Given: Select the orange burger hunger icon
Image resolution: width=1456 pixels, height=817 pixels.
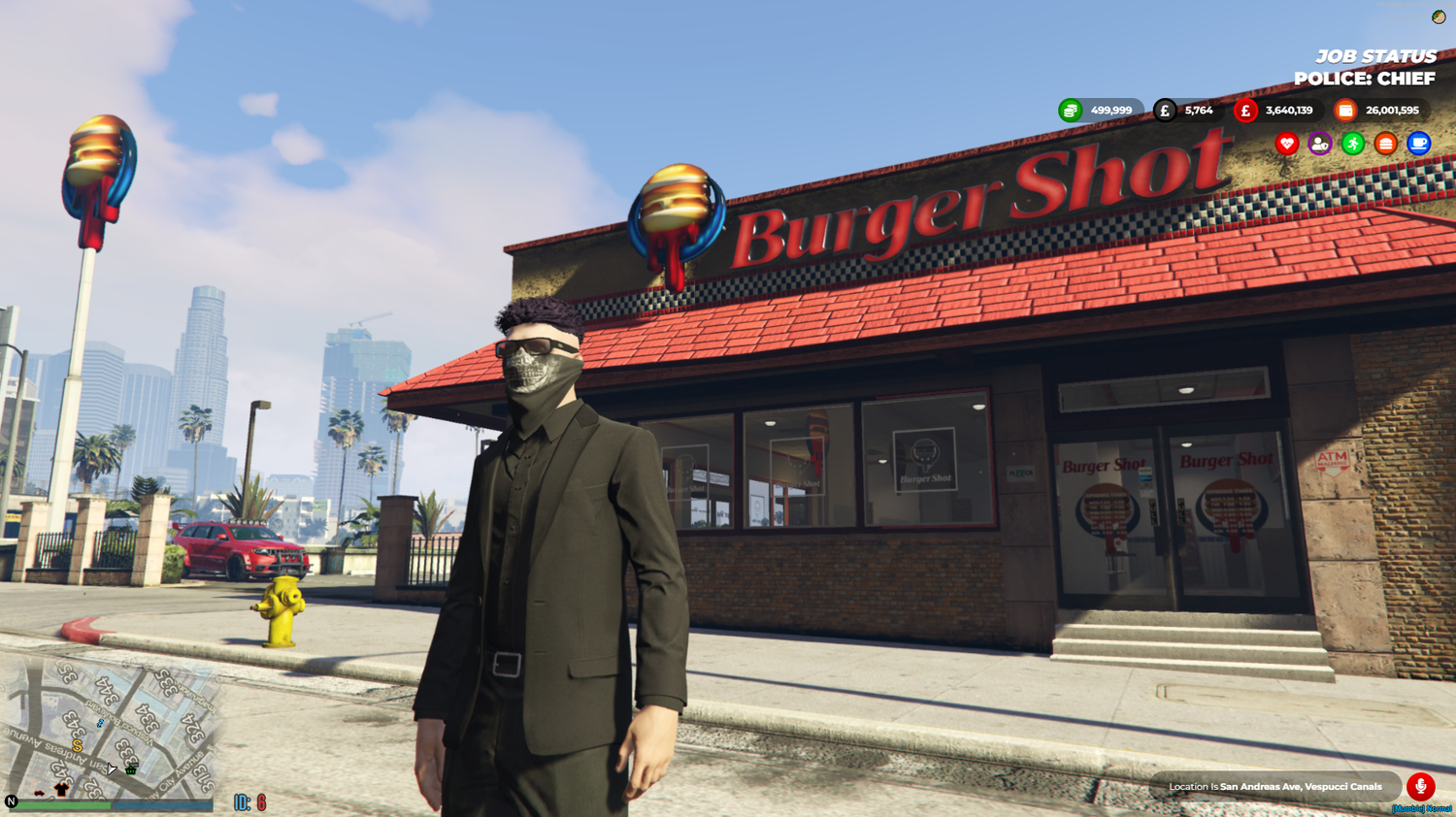Looking at the screenshot, I should (1385, 144).
